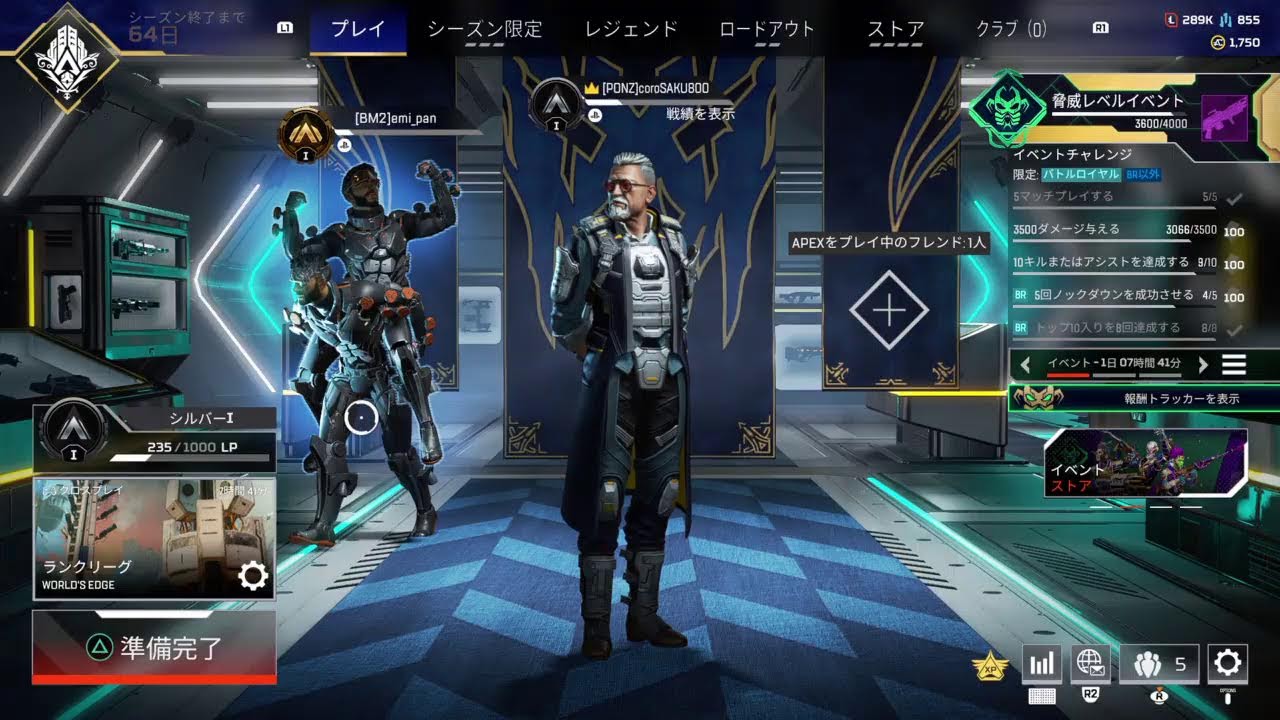The height and width of the screenshot is (720, 1280).
Task: Open the ランクリーグ game mode selector
Action: point(154,538)
